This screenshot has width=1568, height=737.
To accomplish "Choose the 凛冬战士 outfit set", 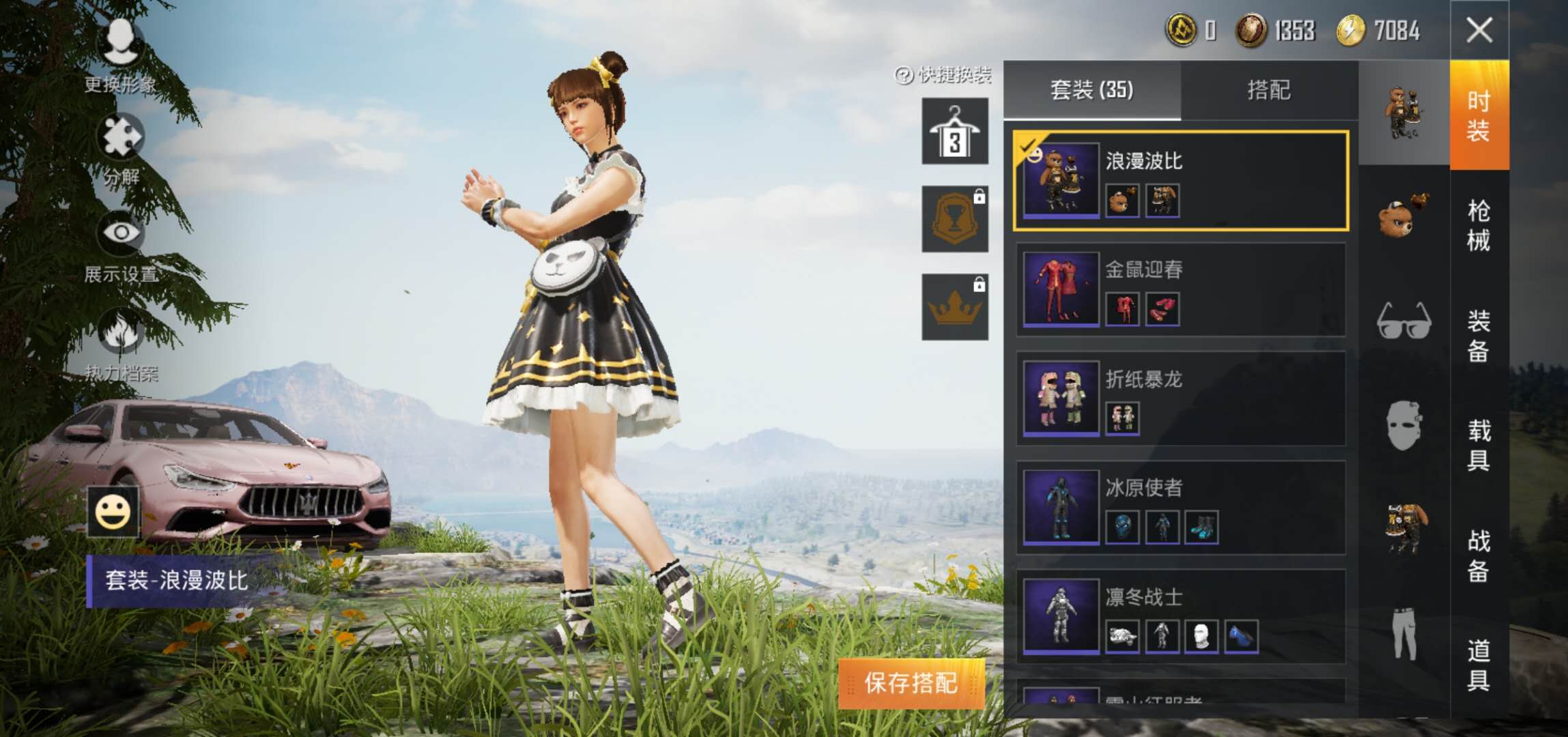I will 1180,616.
